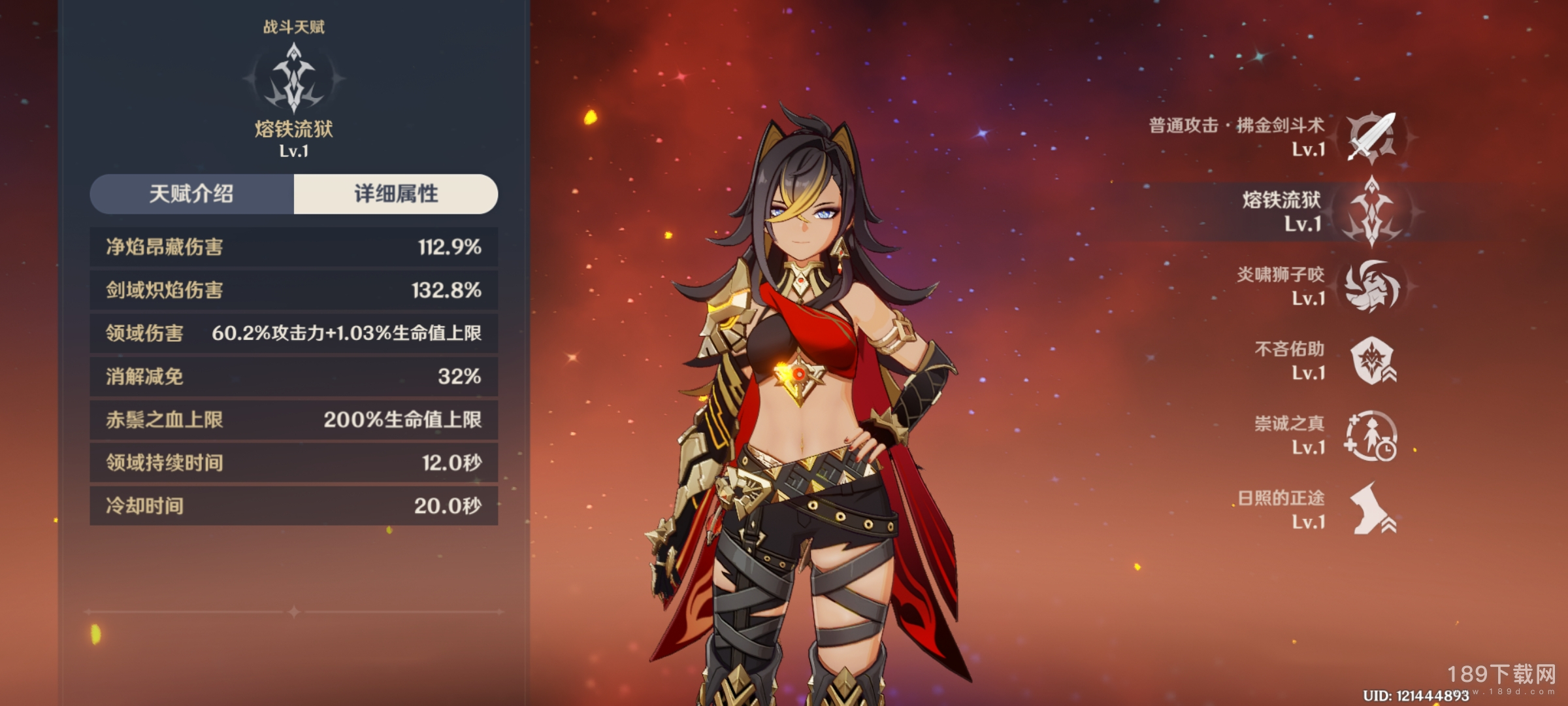Choose the 炎啸狮子咬 burst talent

tap(1370, 286)
